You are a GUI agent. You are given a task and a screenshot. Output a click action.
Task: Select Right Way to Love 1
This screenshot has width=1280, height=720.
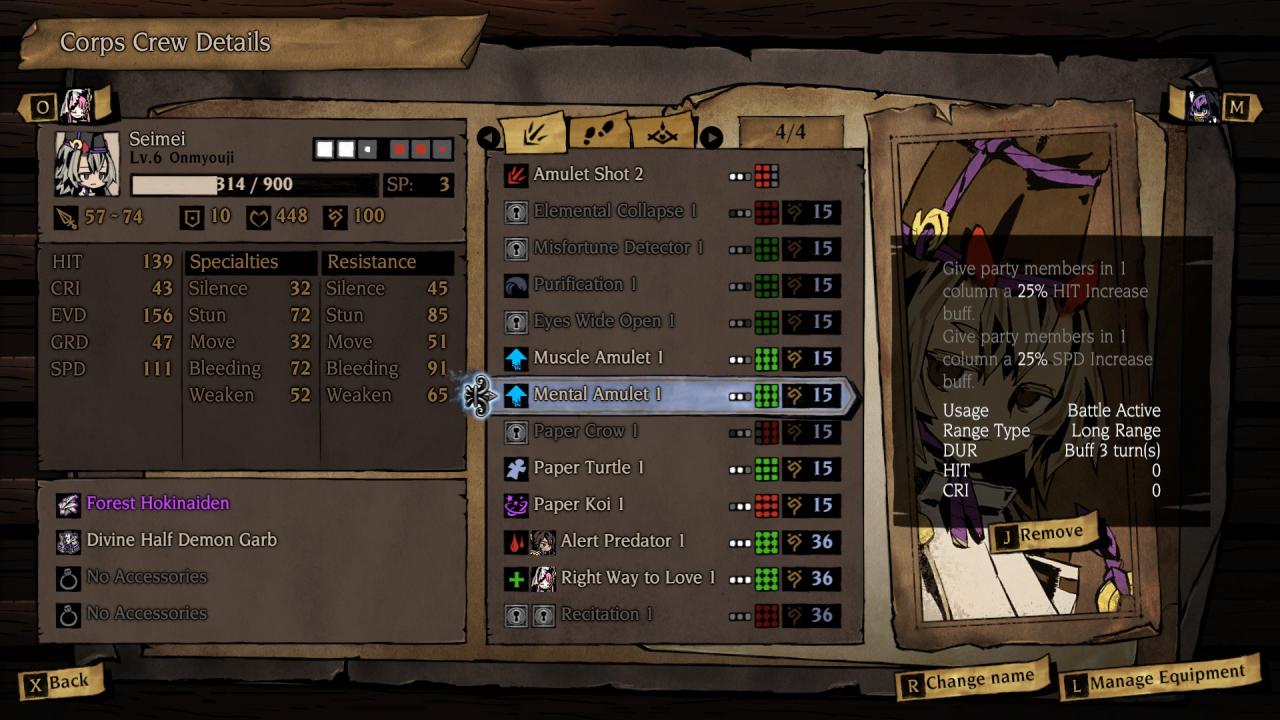coord(638,578)
